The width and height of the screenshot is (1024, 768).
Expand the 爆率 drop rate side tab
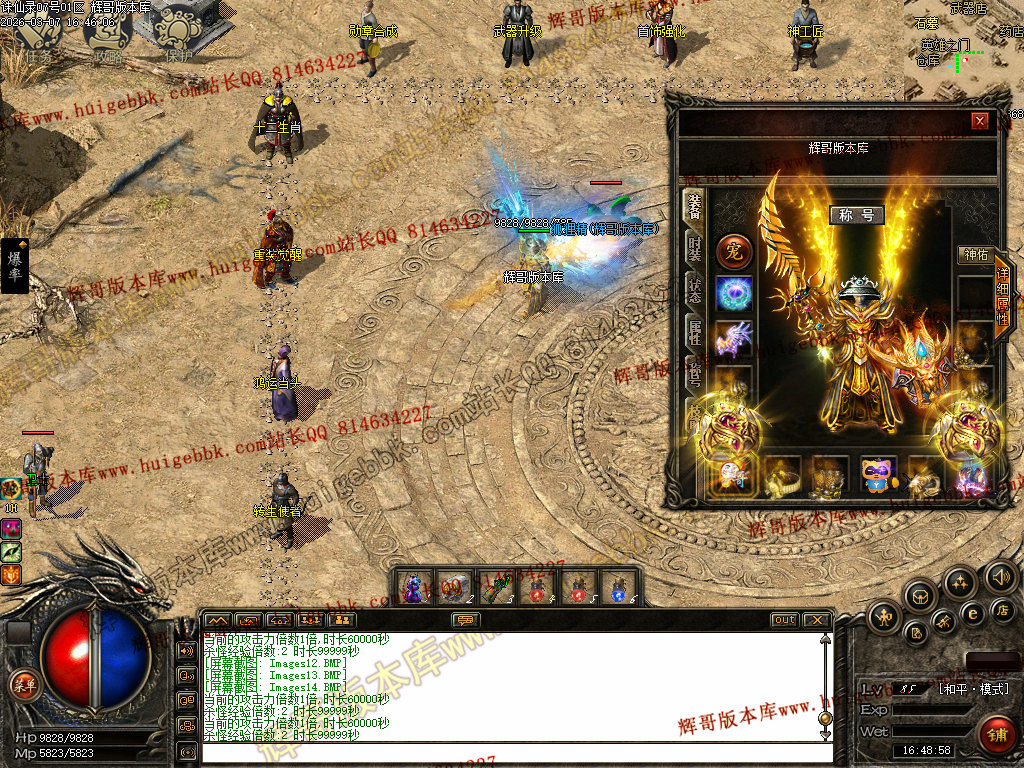(x=15, y=266)
